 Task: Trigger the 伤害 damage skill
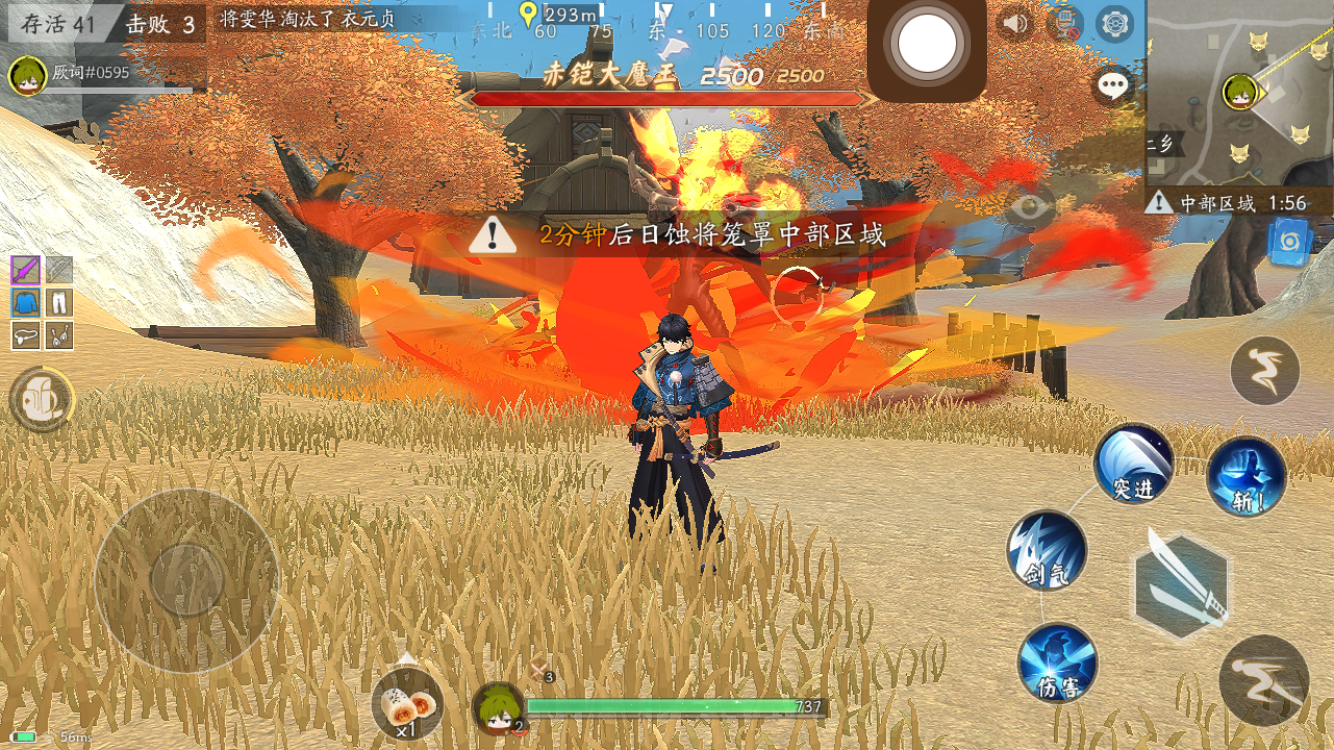point(1057,662)
